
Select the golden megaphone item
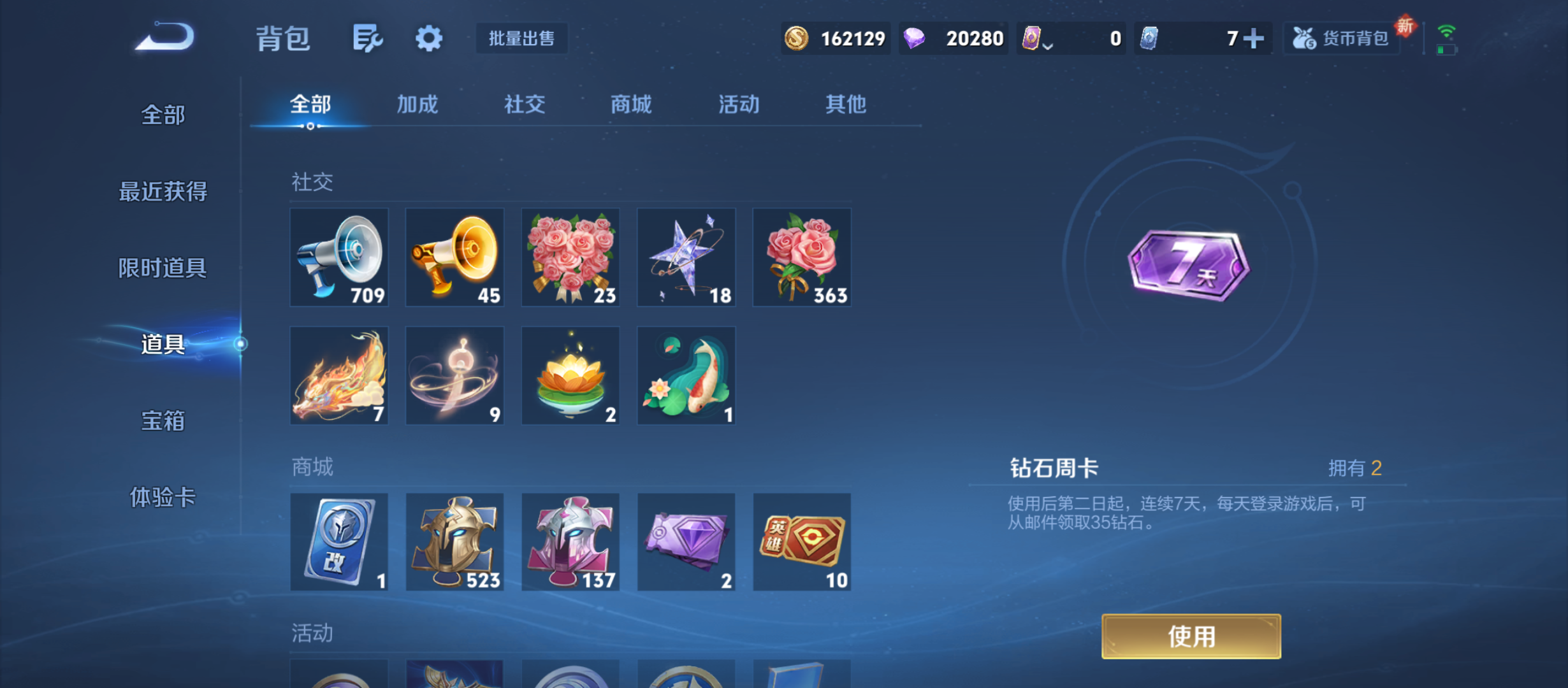pos(455,257)
